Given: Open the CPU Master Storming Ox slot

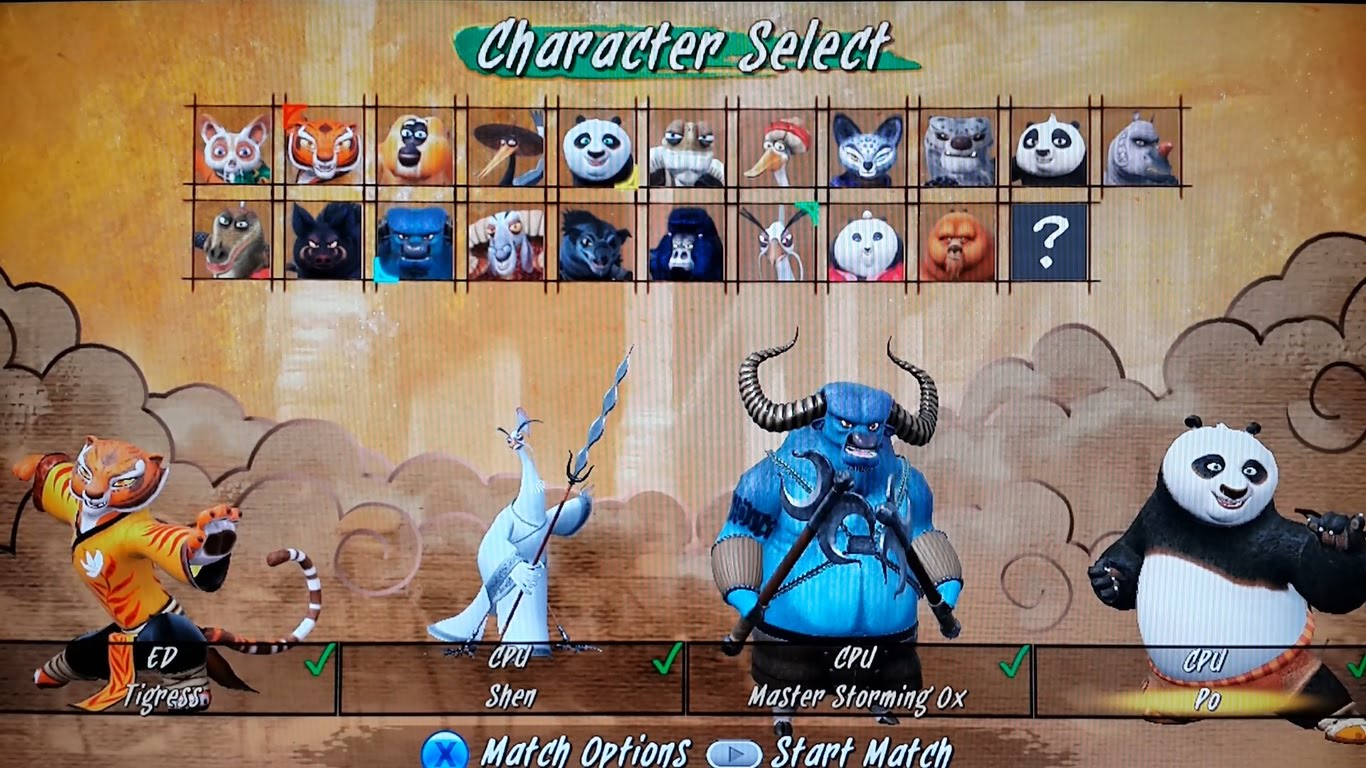Looking at the screenshot, I should coord(857,678).
